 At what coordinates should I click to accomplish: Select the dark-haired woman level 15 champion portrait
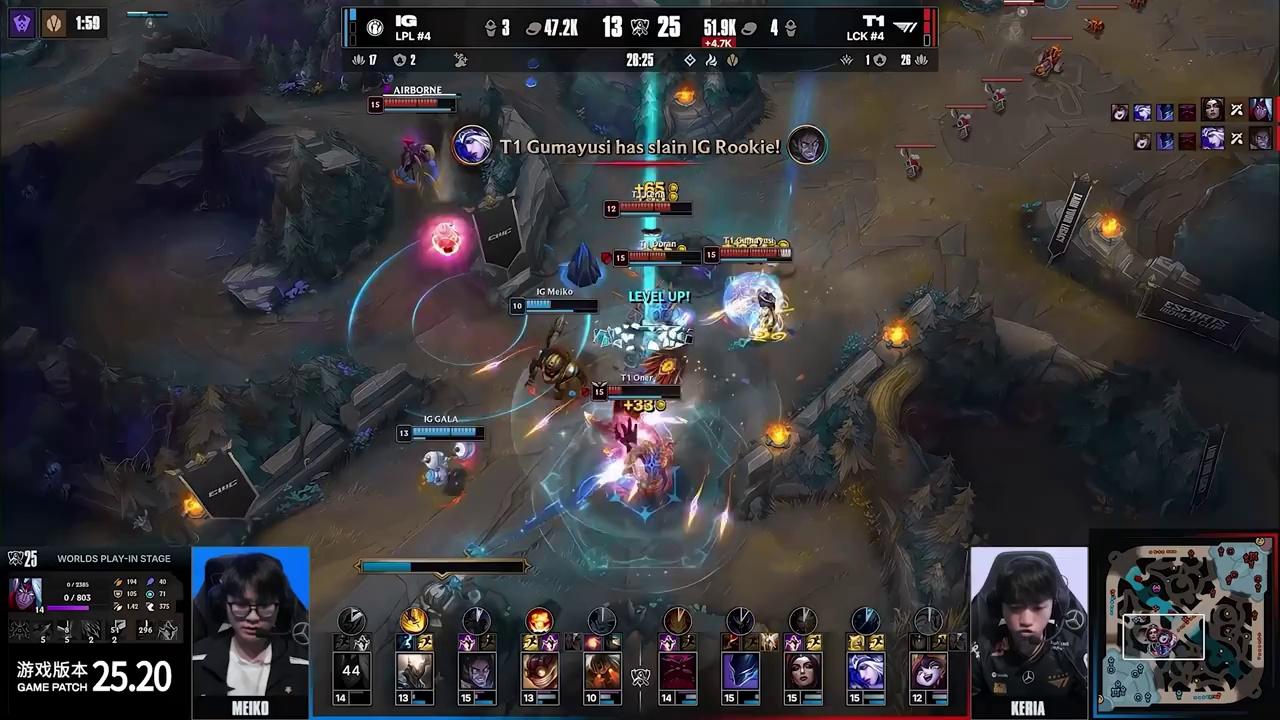pos(803,671)
